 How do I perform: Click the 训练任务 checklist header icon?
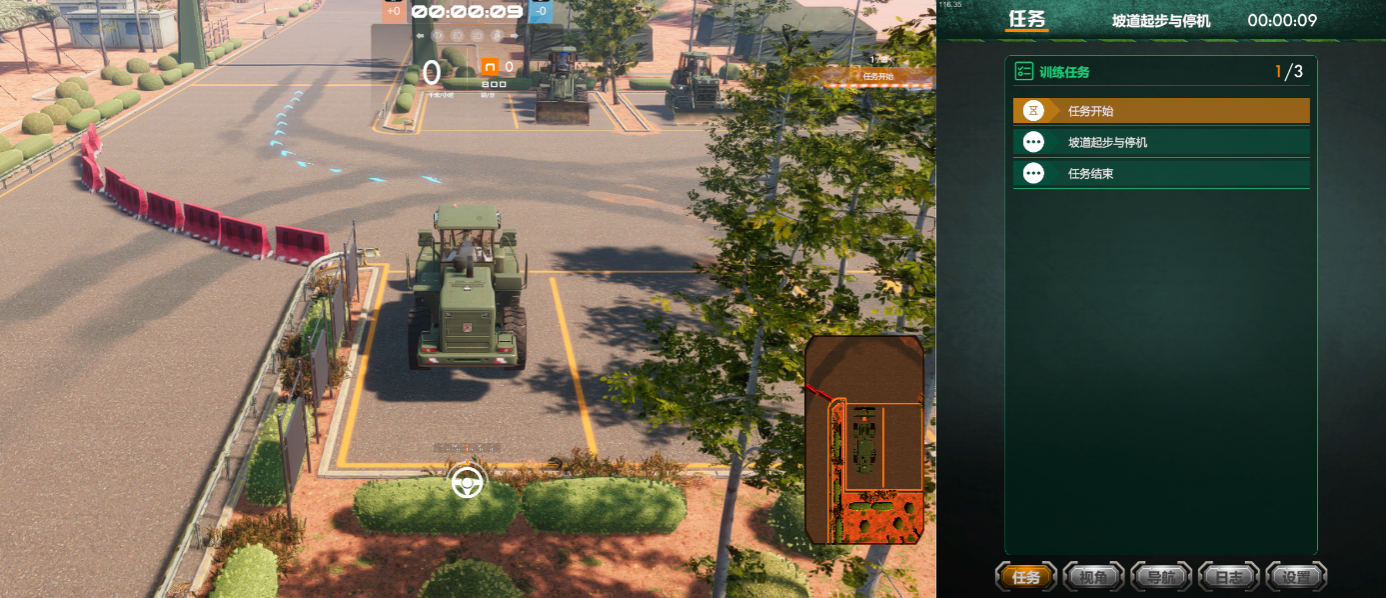point(1023,71)
